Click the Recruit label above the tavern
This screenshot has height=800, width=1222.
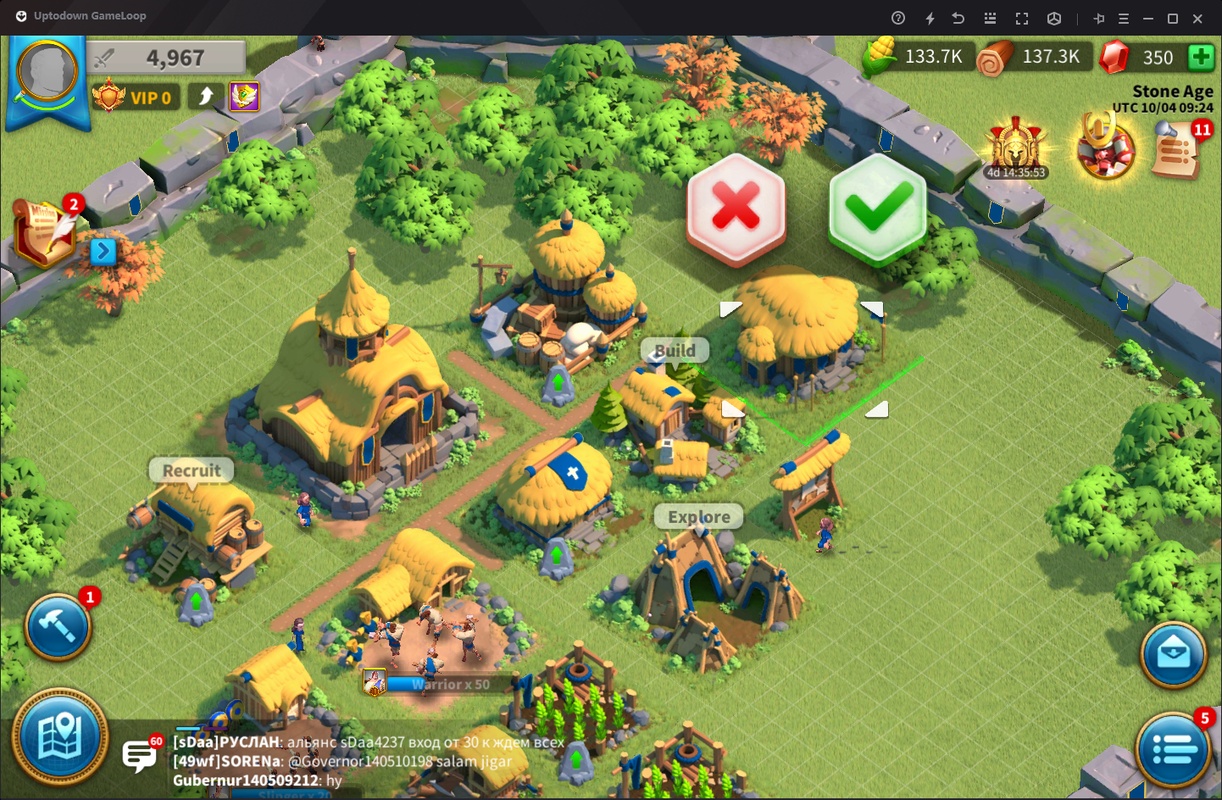click(x=191, y=470)
